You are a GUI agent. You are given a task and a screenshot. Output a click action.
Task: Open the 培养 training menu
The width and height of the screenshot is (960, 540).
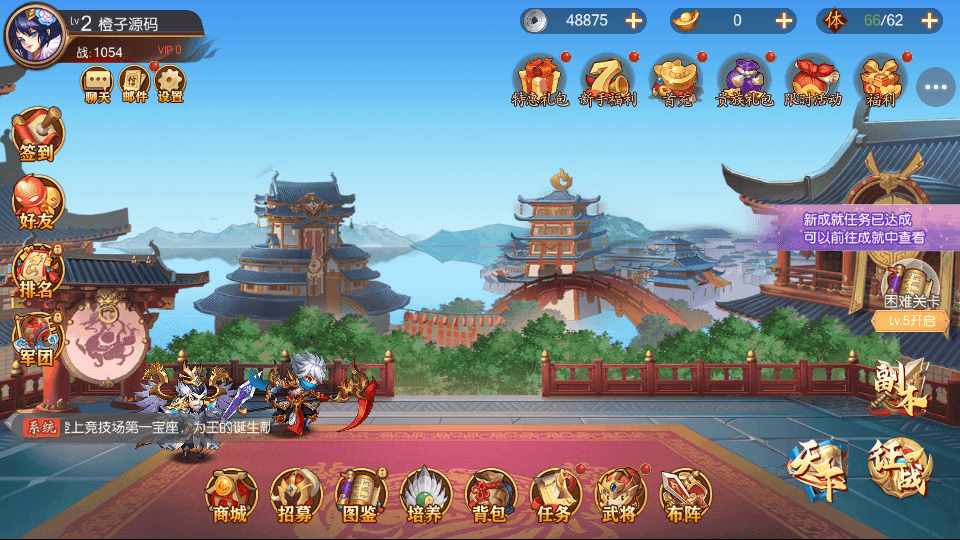pos(426,495)
